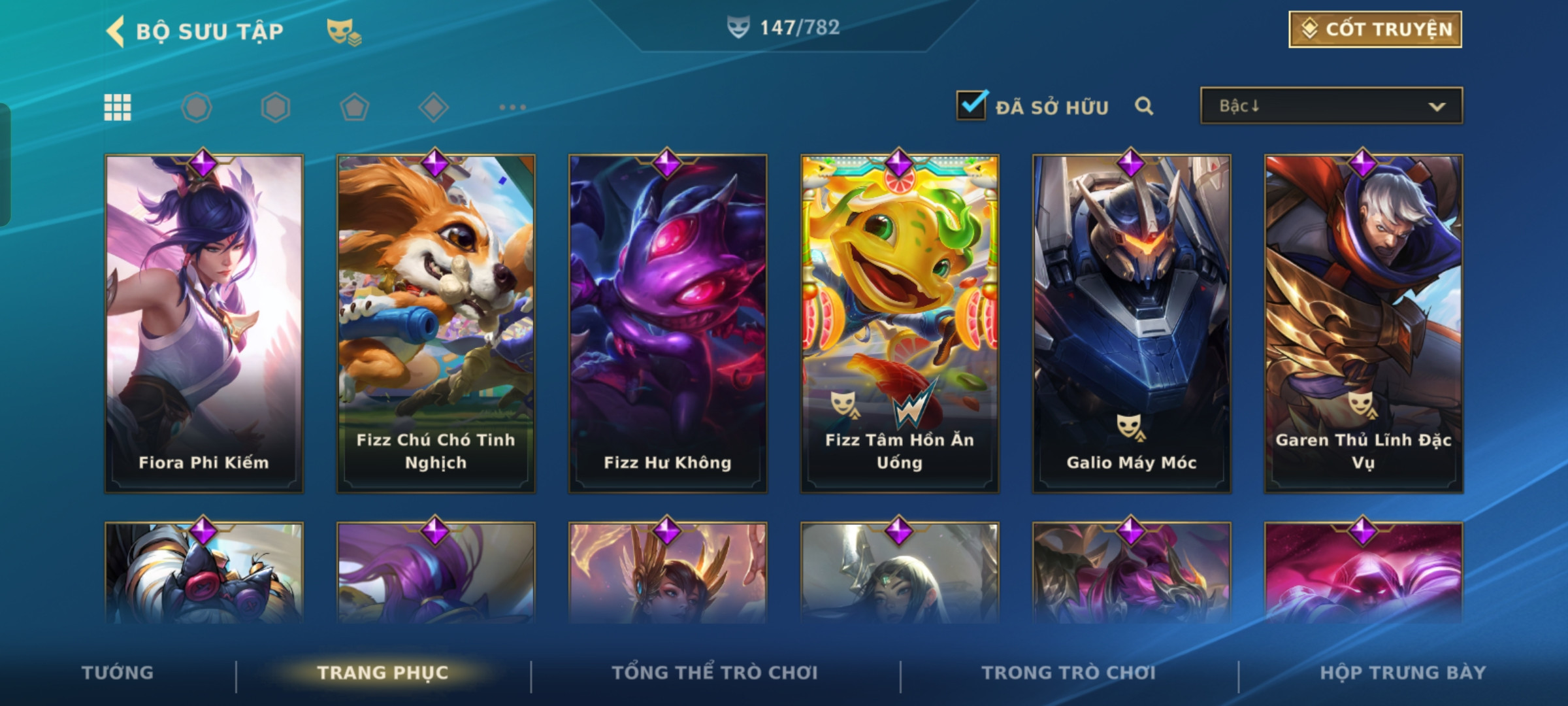Select the pentagon-shaped rarity filter
The image size is (1568, 706).
click(354, 107)
